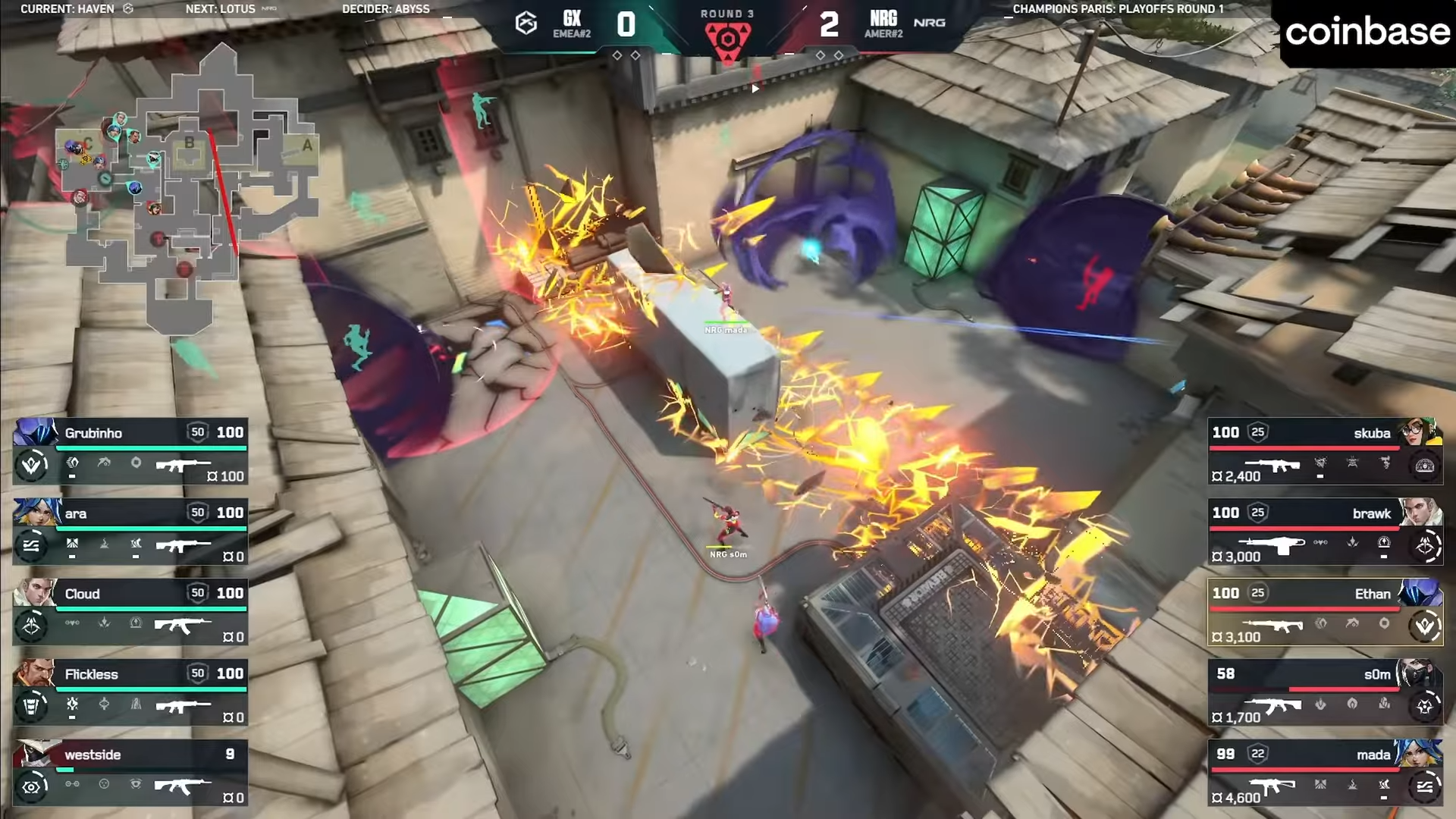Image resolution: width=1456 pixels, height=819 pixels.
Task: Open the Coinbase sponsor banner
Action: click(1367, 32)
